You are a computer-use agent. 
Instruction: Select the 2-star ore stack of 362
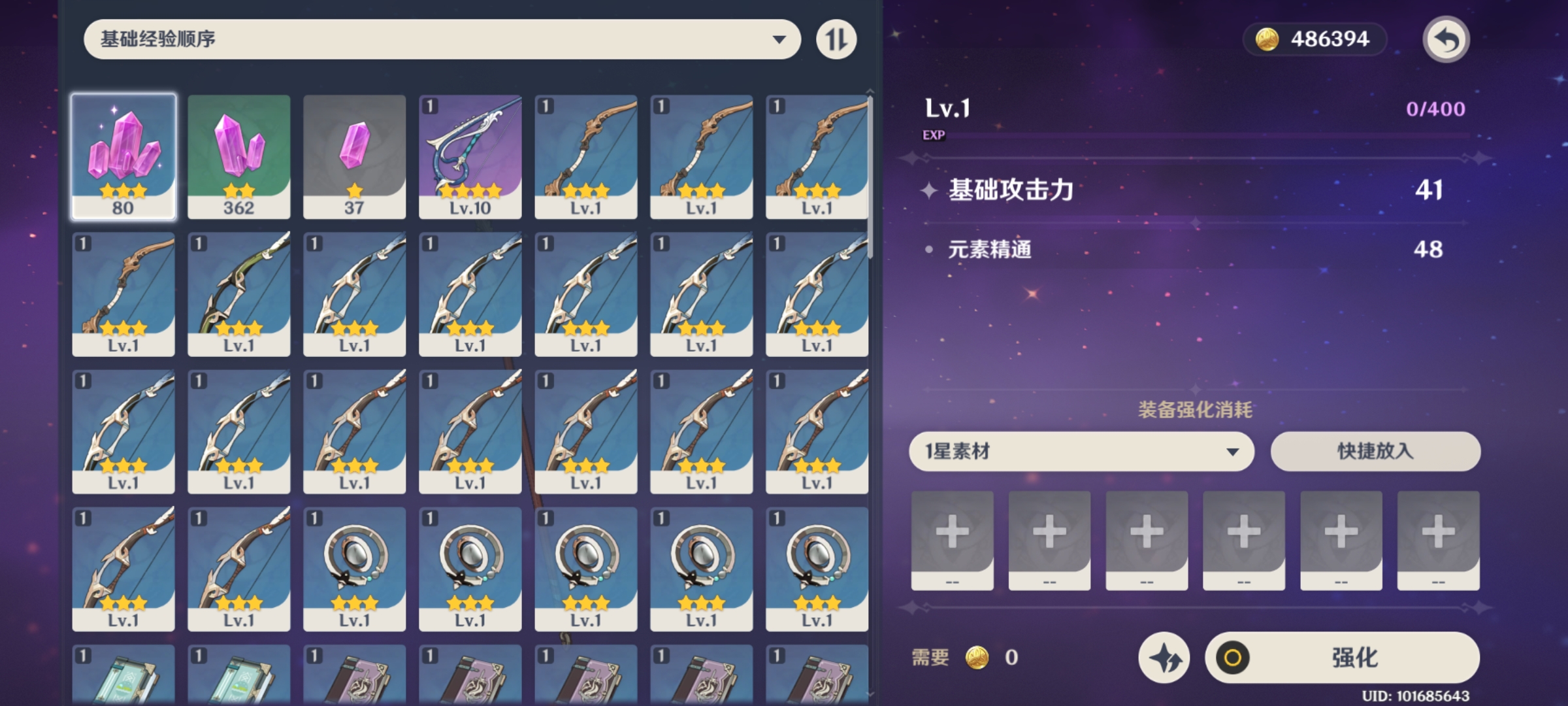pos(238,157)
